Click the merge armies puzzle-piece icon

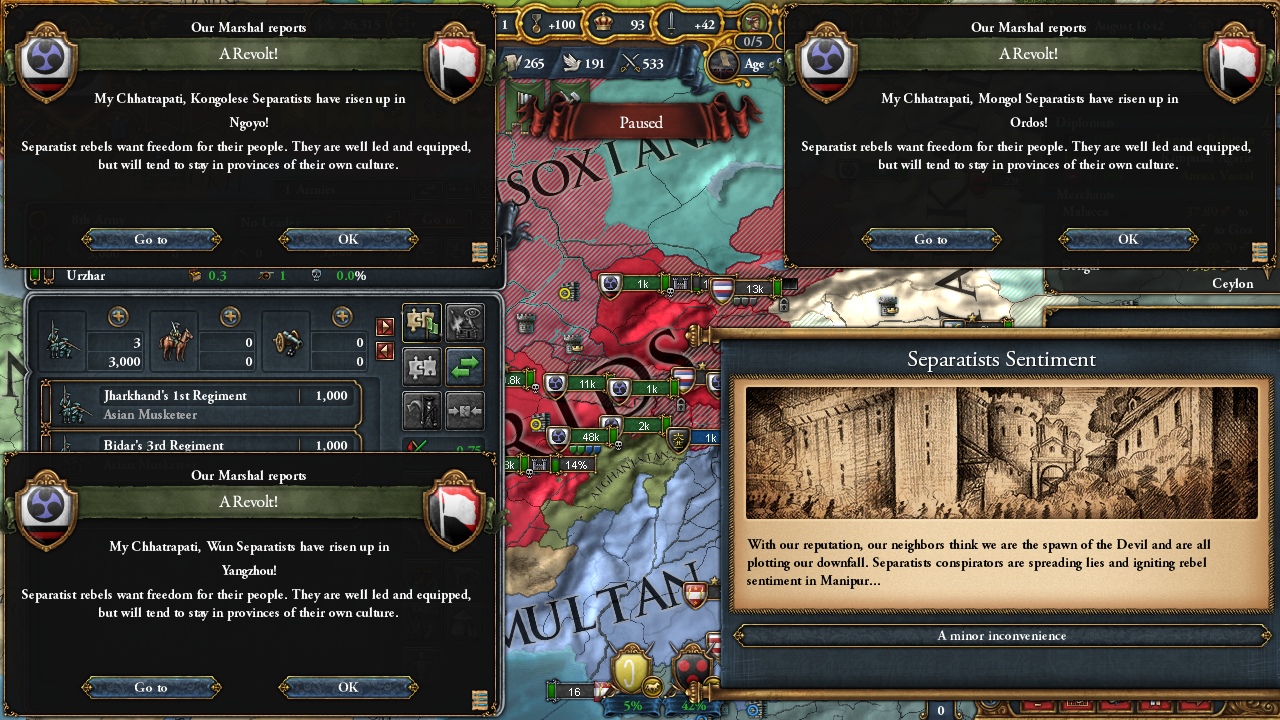click(420, 367)
